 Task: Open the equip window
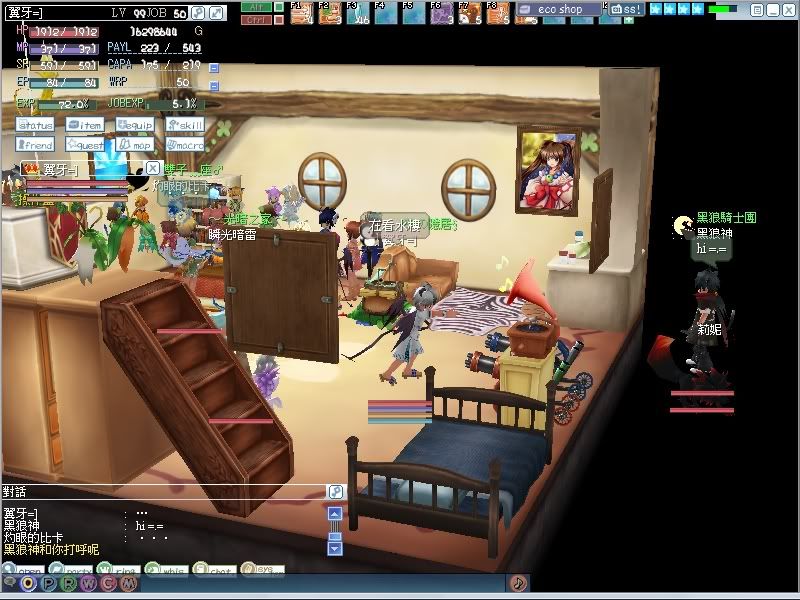[135, 125]
